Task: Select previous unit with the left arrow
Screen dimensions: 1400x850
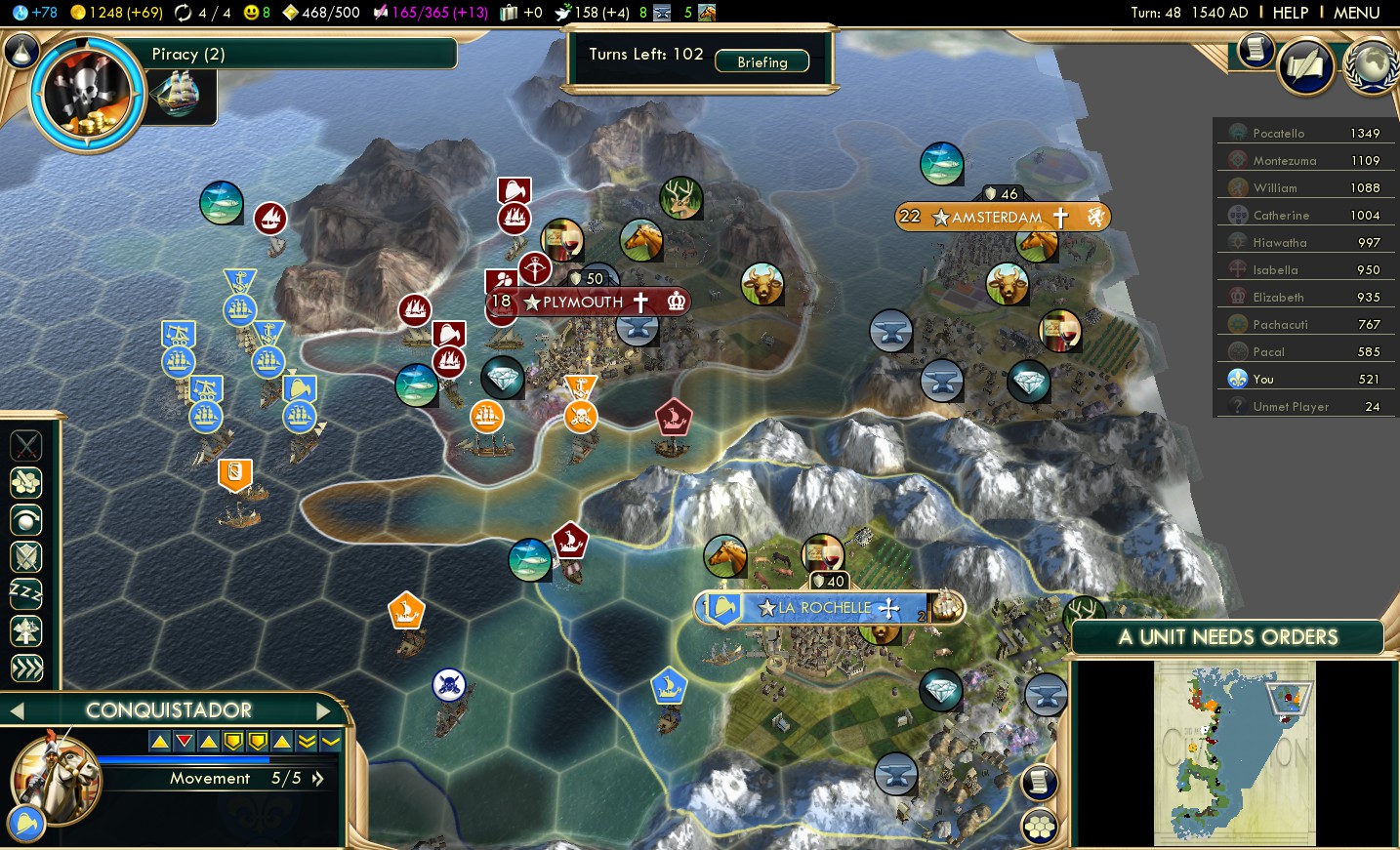Action: coord(17,710)
